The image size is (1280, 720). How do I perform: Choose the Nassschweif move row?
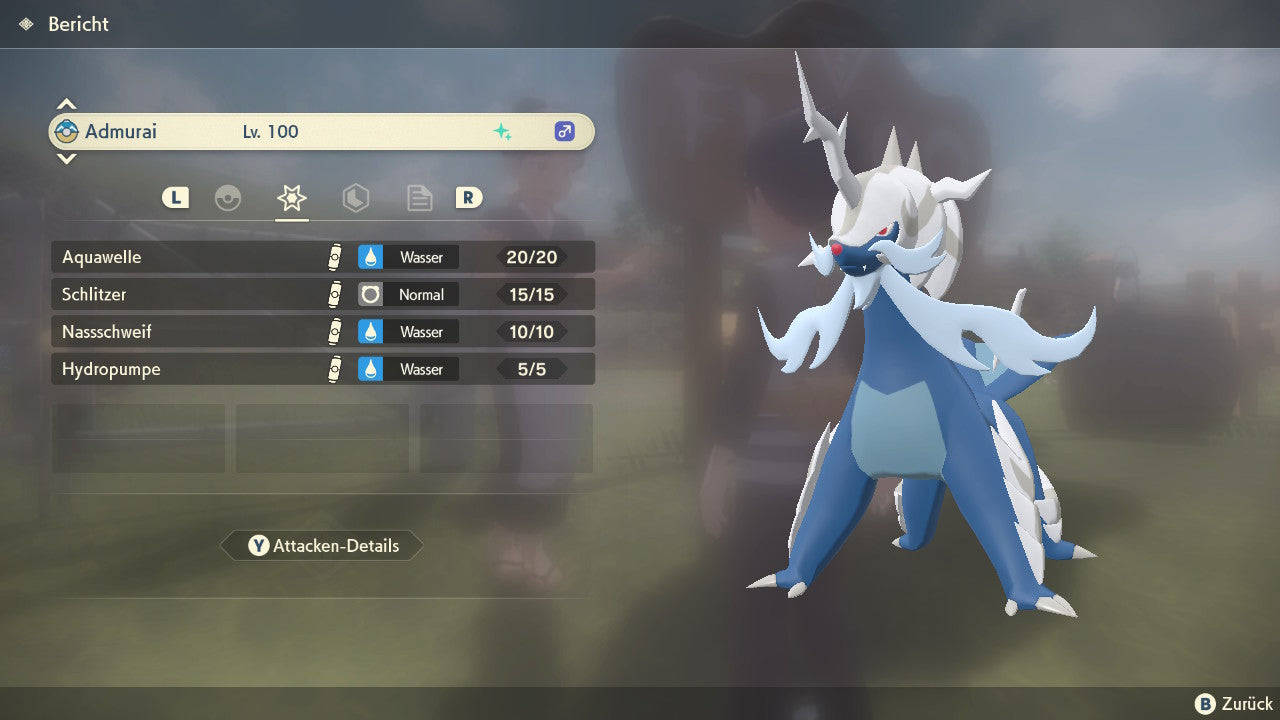pos(322,332)
